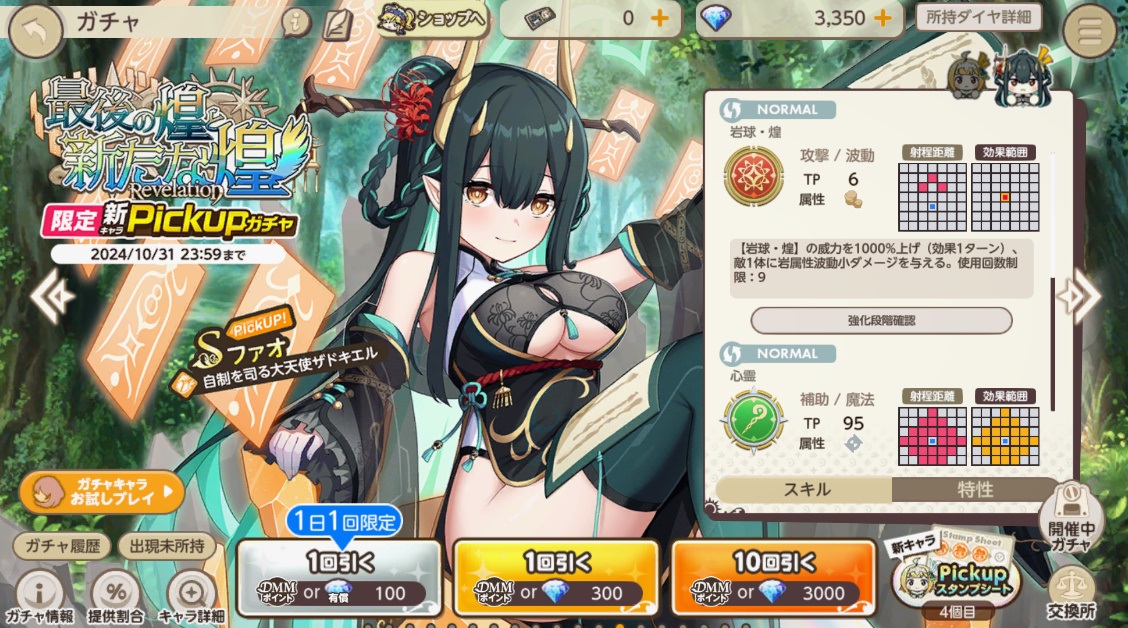Switch to the 特性 traits tab
This screenshot has height=628, width=1128.
point(975,489)
